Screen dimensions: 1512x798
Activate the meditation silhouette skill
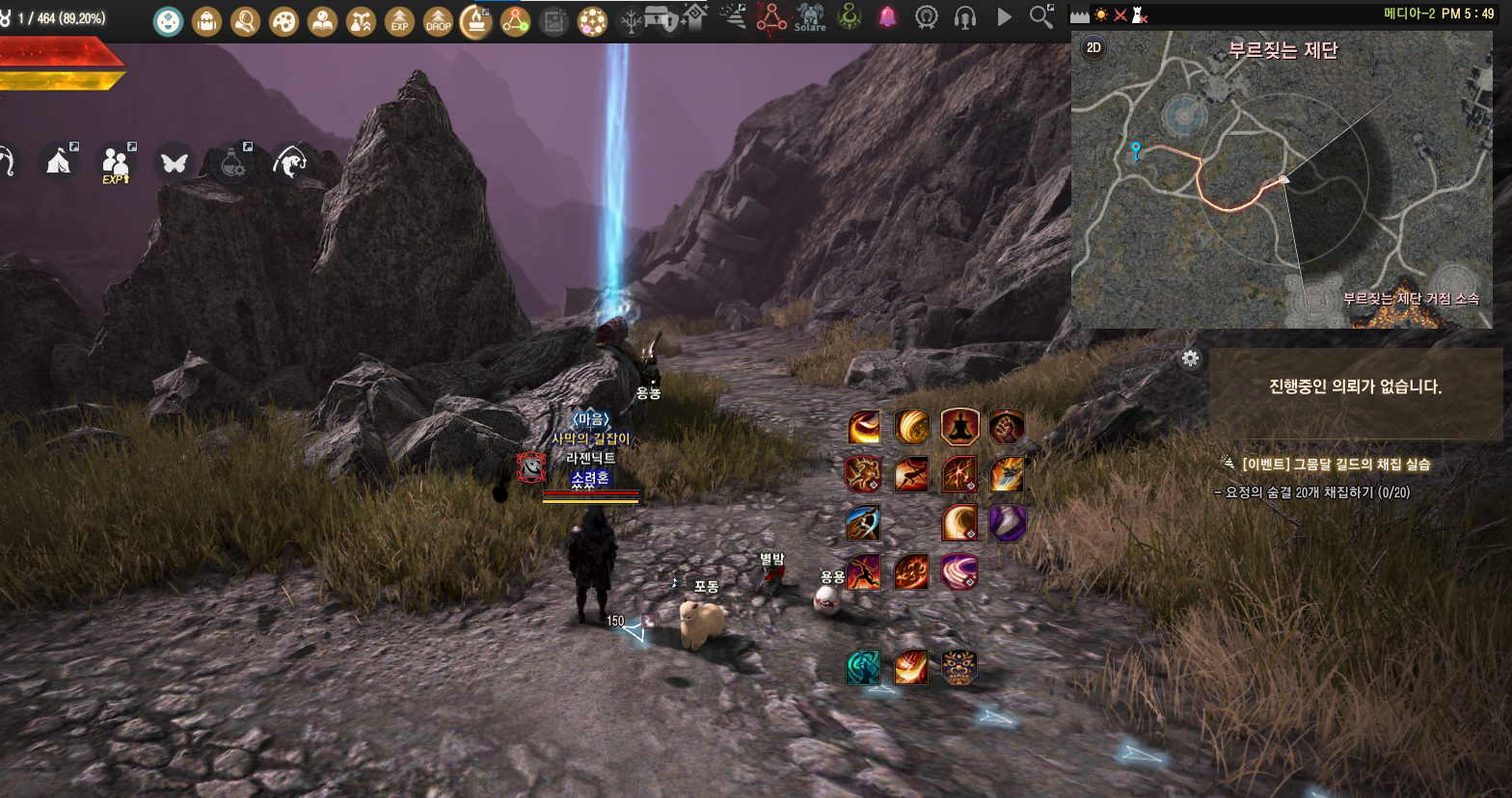click(959, 426)
